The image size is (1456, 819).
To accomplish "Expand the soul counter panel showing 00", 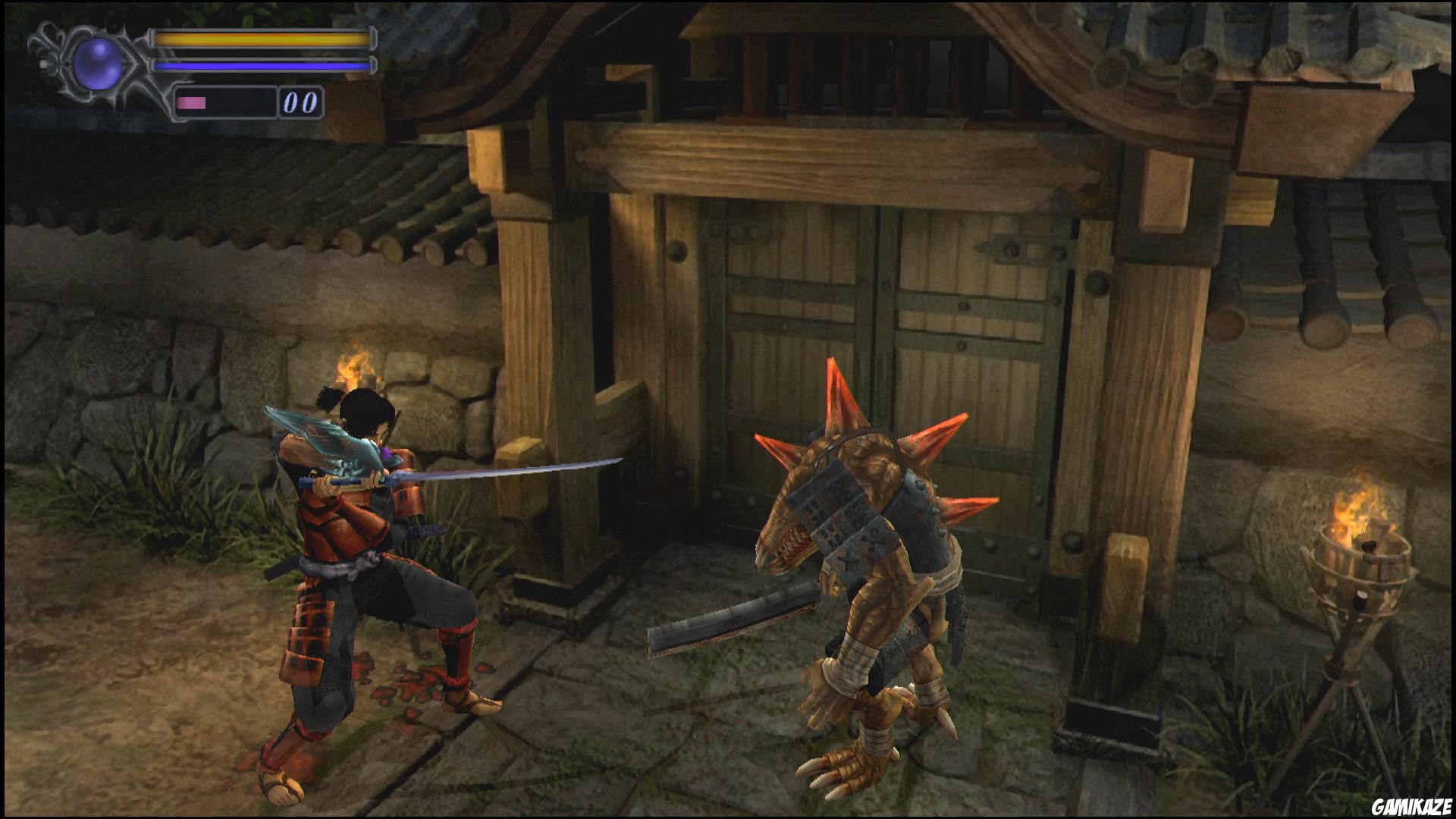I will tap(300, 102).
